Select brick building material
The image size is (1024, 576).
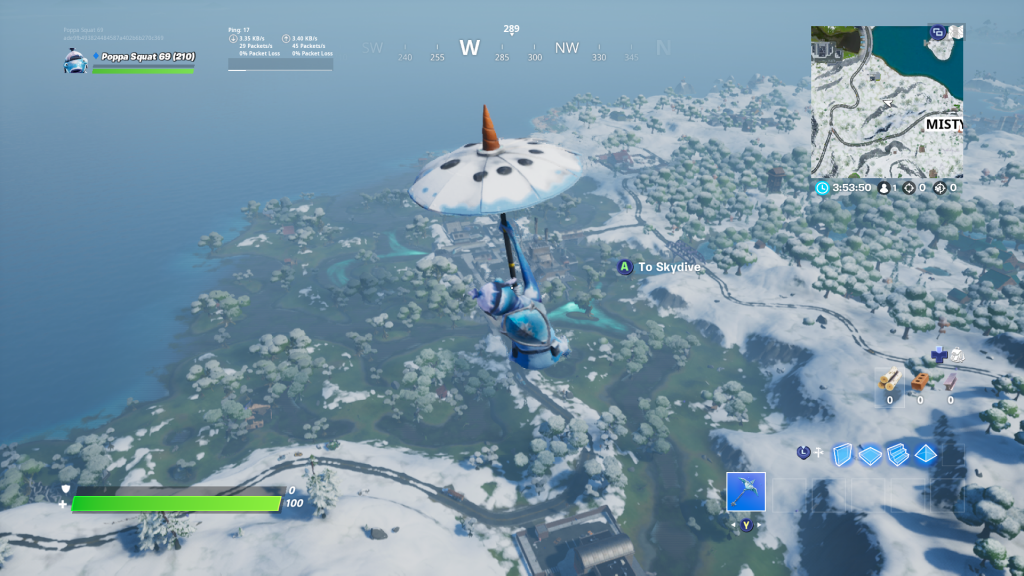(921, 381)
